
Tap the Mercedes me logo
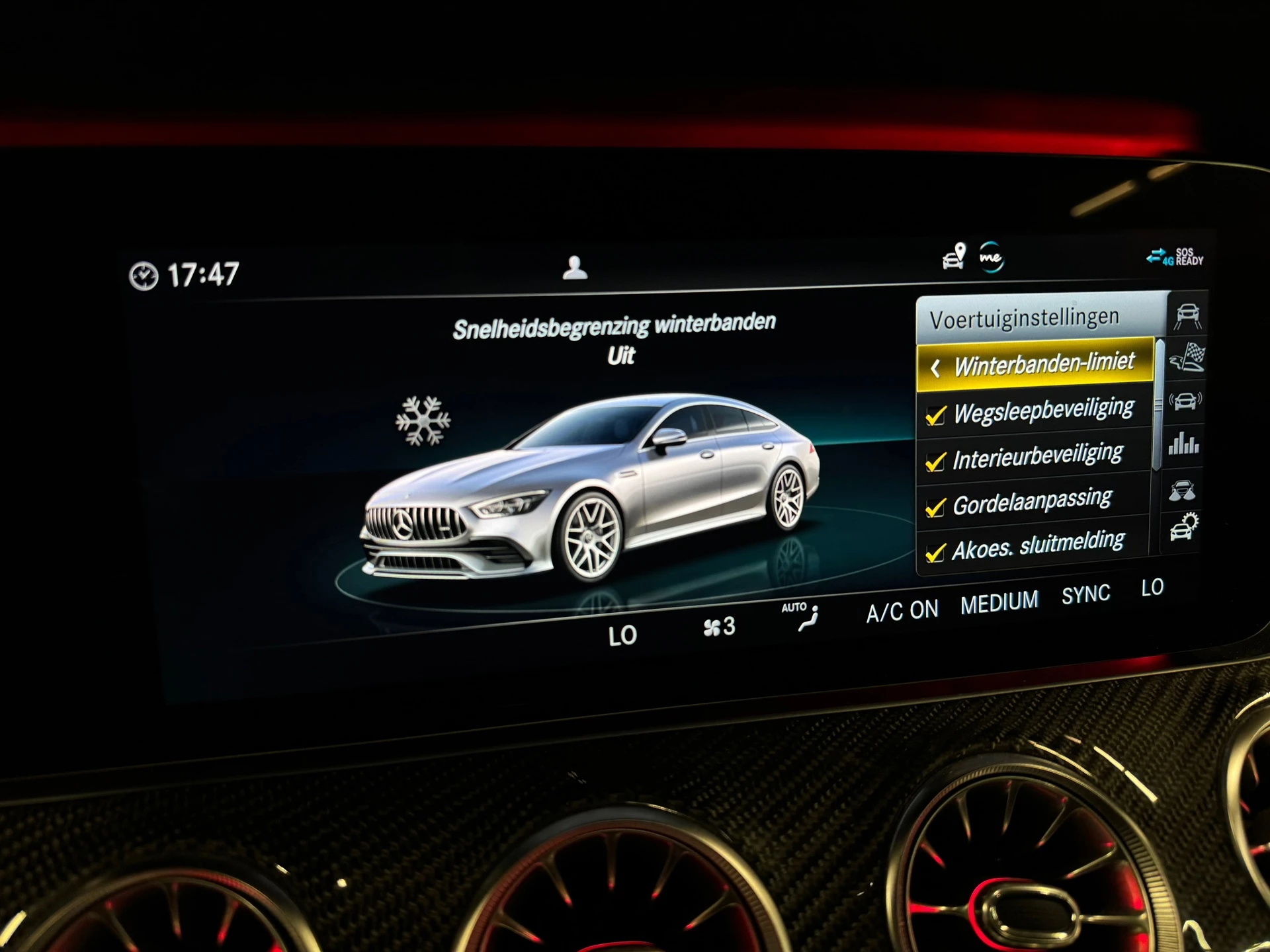993,257
